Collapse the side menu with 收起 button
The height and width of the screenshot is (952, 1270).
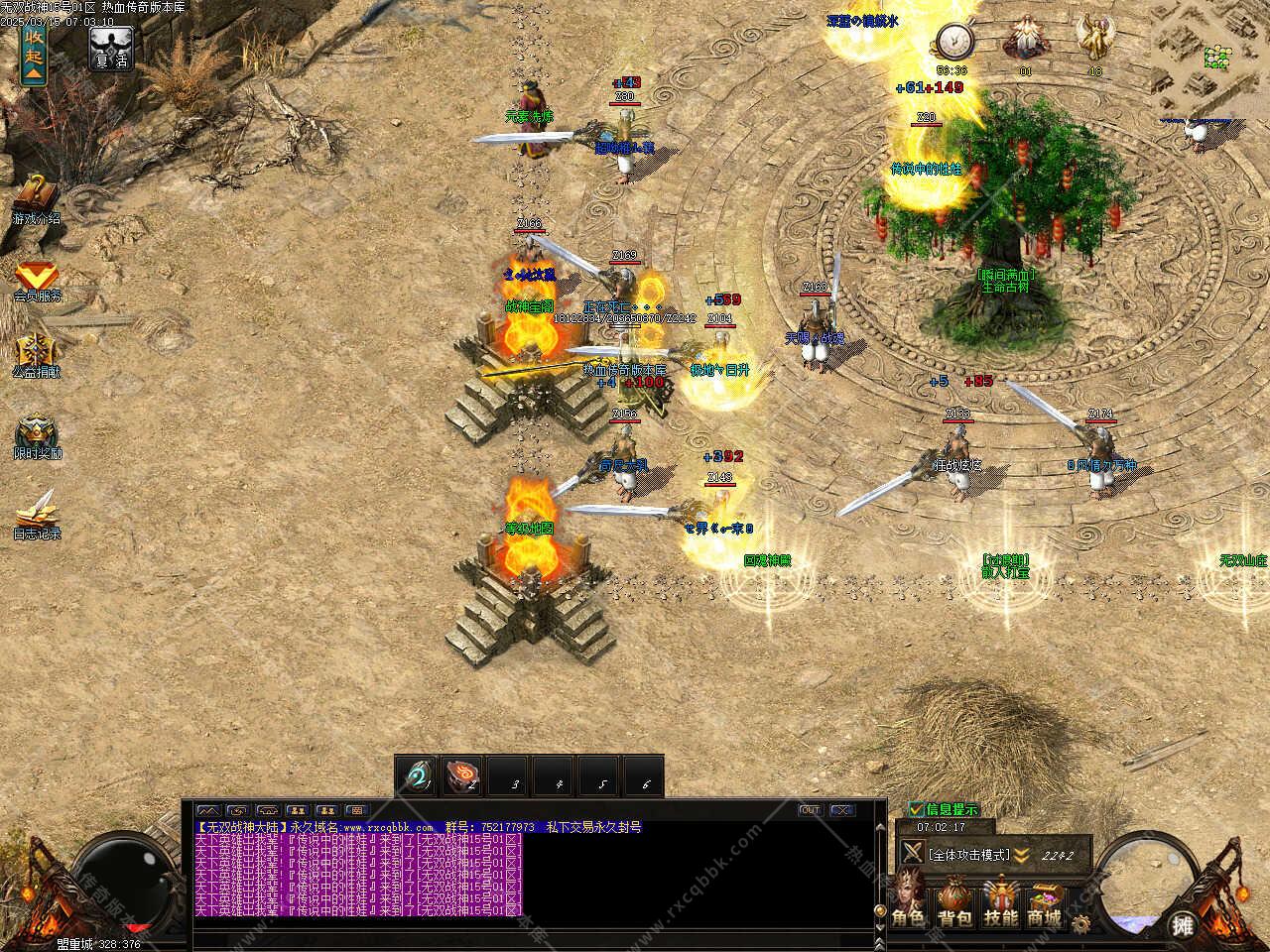tap(34, 52)
